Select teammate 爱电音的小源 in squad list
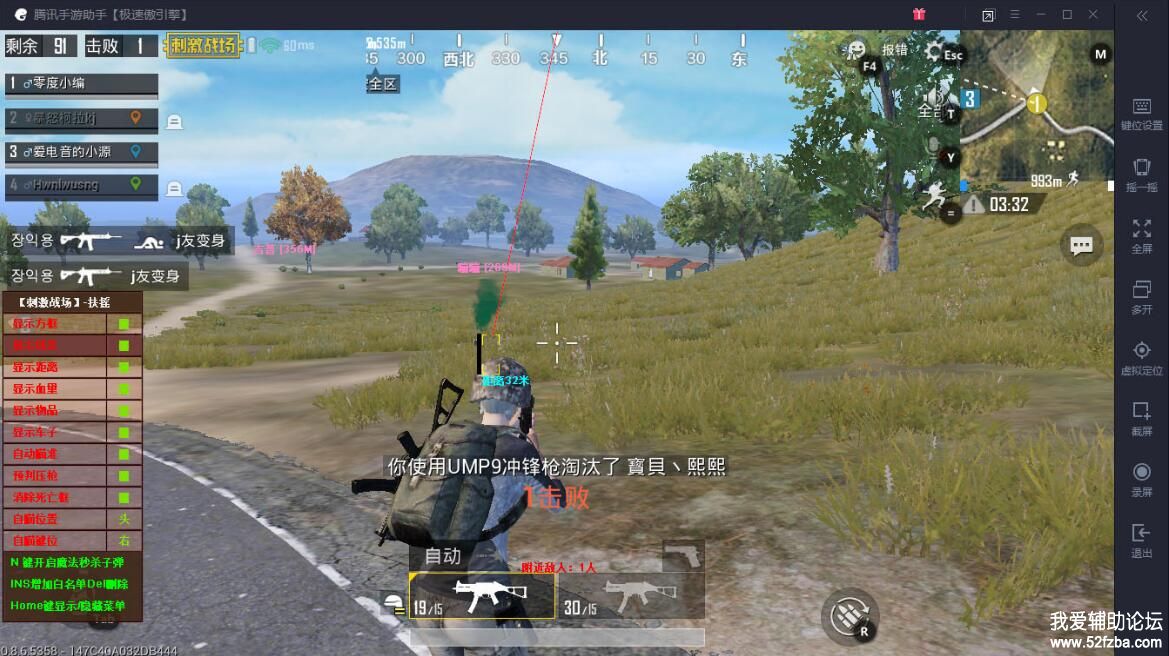Viewport: 1169px width, 656px height. pyautogui.click(x=82, y=152)
